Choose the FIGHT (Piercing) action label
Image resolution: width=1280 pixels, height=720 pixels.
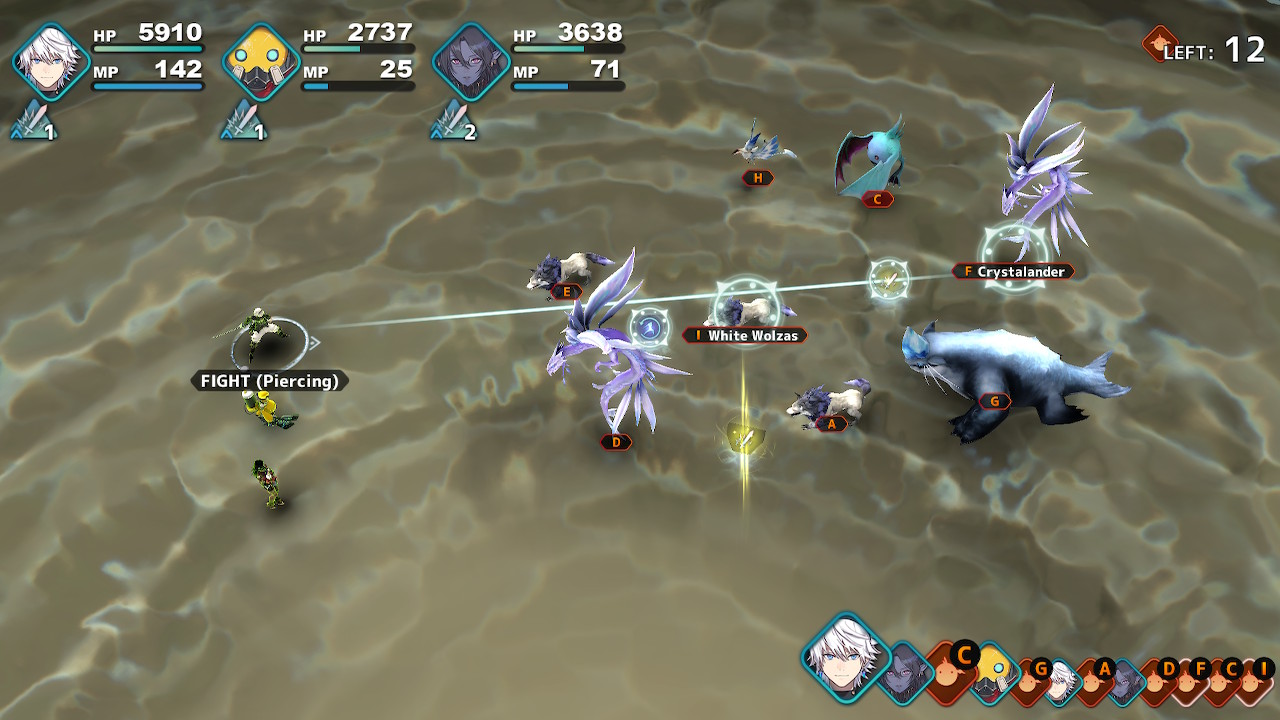tap(270, 381)
